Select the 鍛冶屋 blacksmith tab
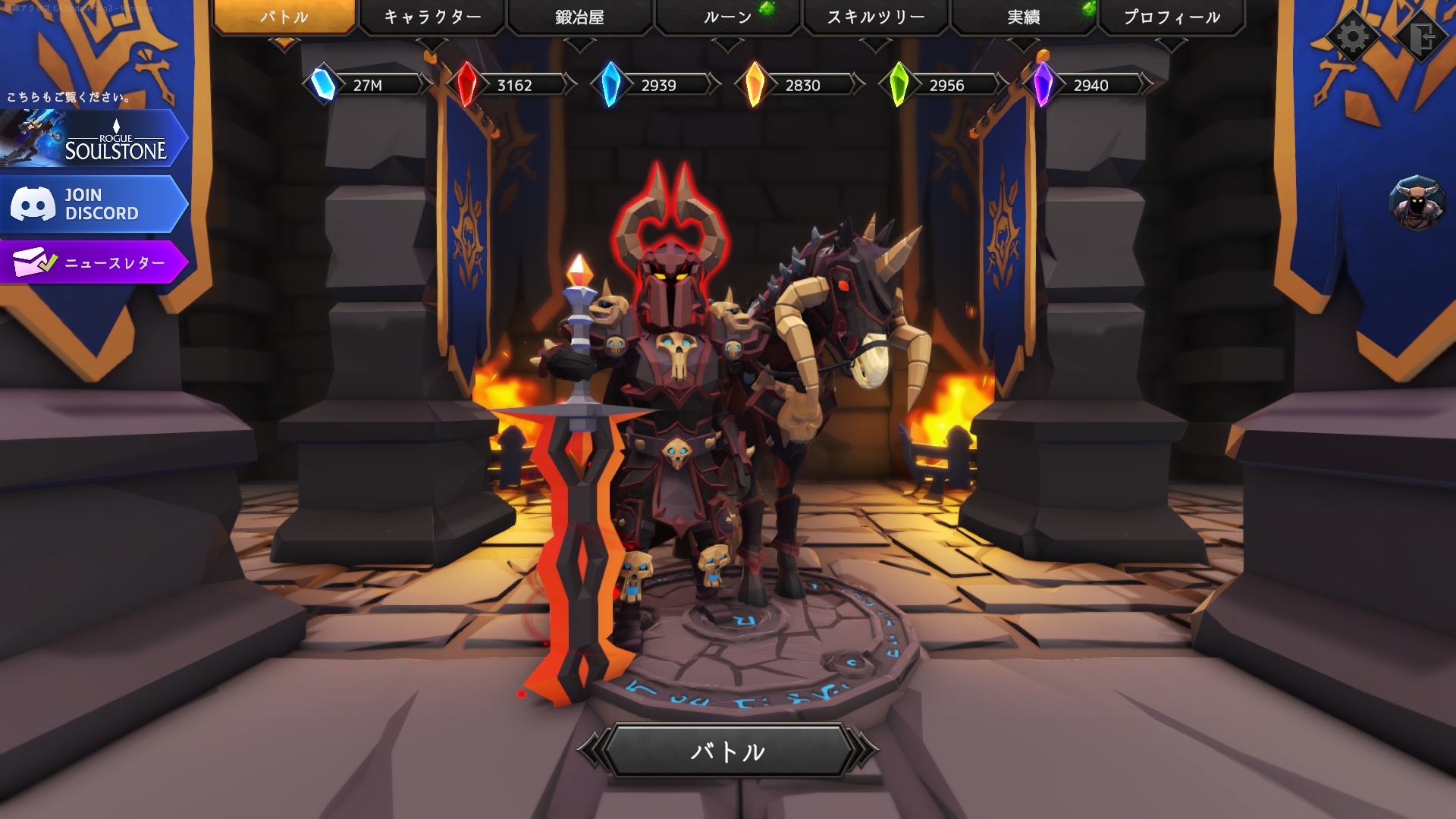 579,17
